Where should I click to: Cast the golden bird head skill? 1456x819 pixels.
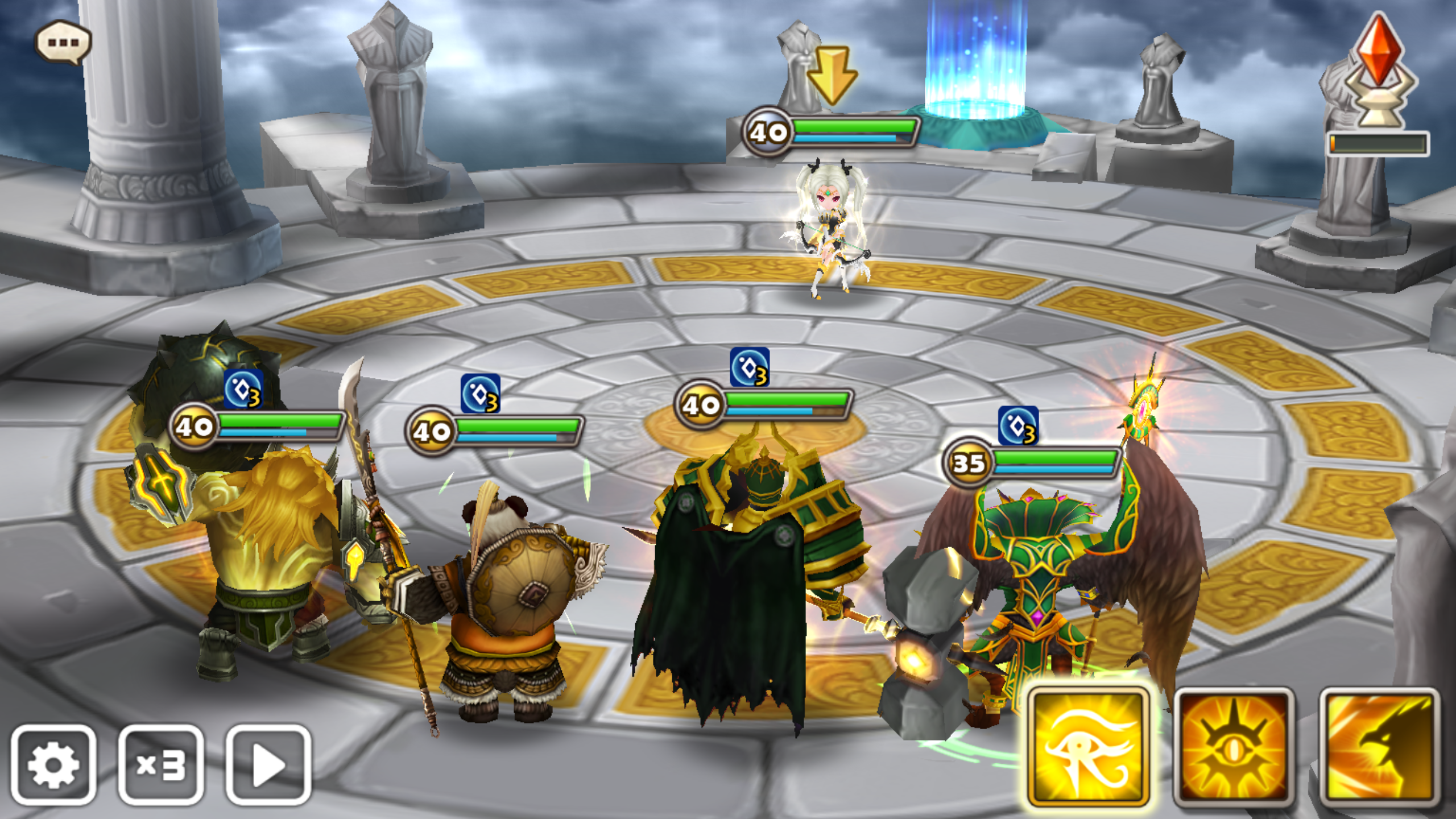pos(1379,746)
